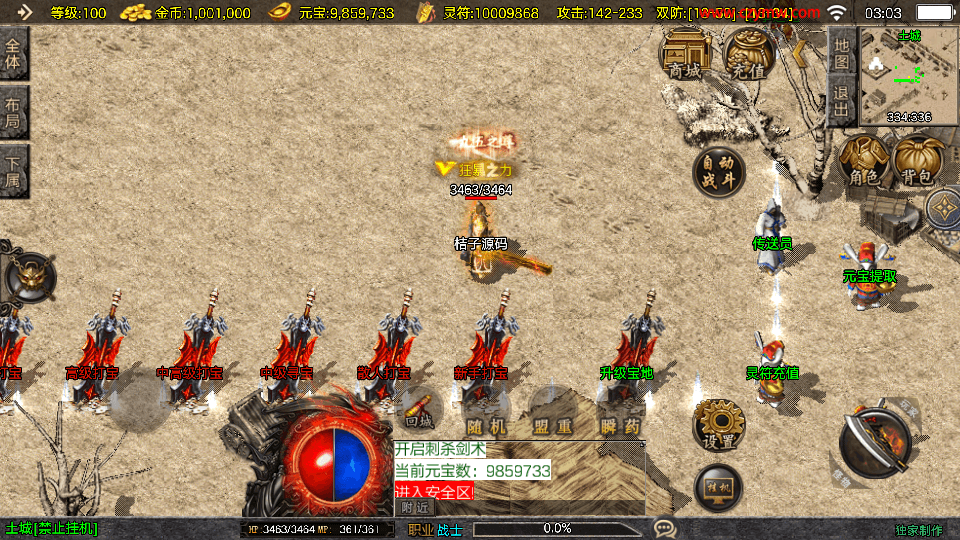Open the chat speech bubble
This screenshot has width=960, height=540.
pyautogui.click(x=664, y=528)
